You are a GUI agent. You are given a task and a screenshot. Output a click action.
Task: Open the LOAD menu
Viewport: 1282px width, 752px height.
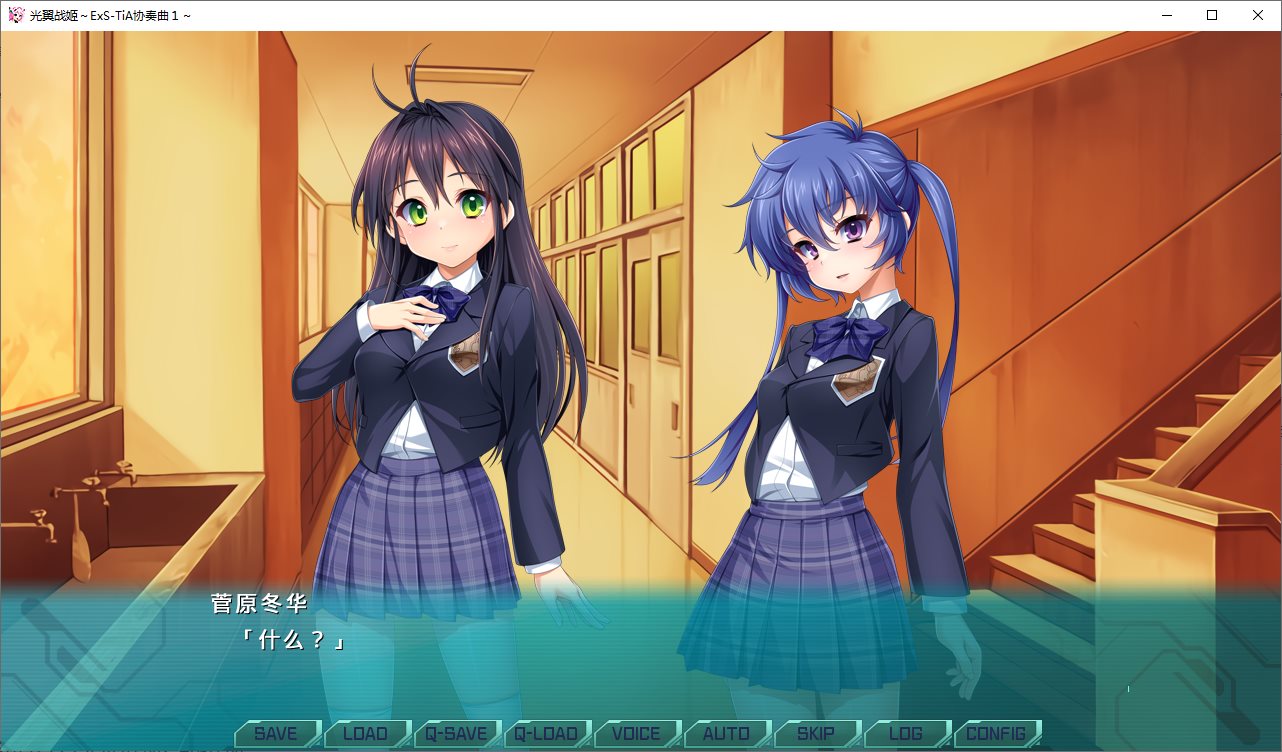click(x=365, y=733)
